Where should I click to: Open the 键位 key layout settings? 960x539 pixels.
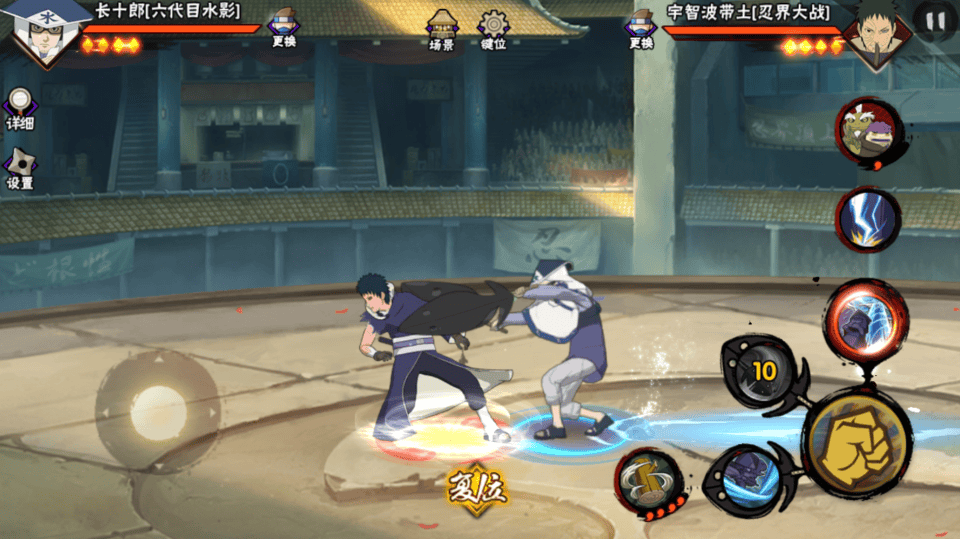point(493,30)
